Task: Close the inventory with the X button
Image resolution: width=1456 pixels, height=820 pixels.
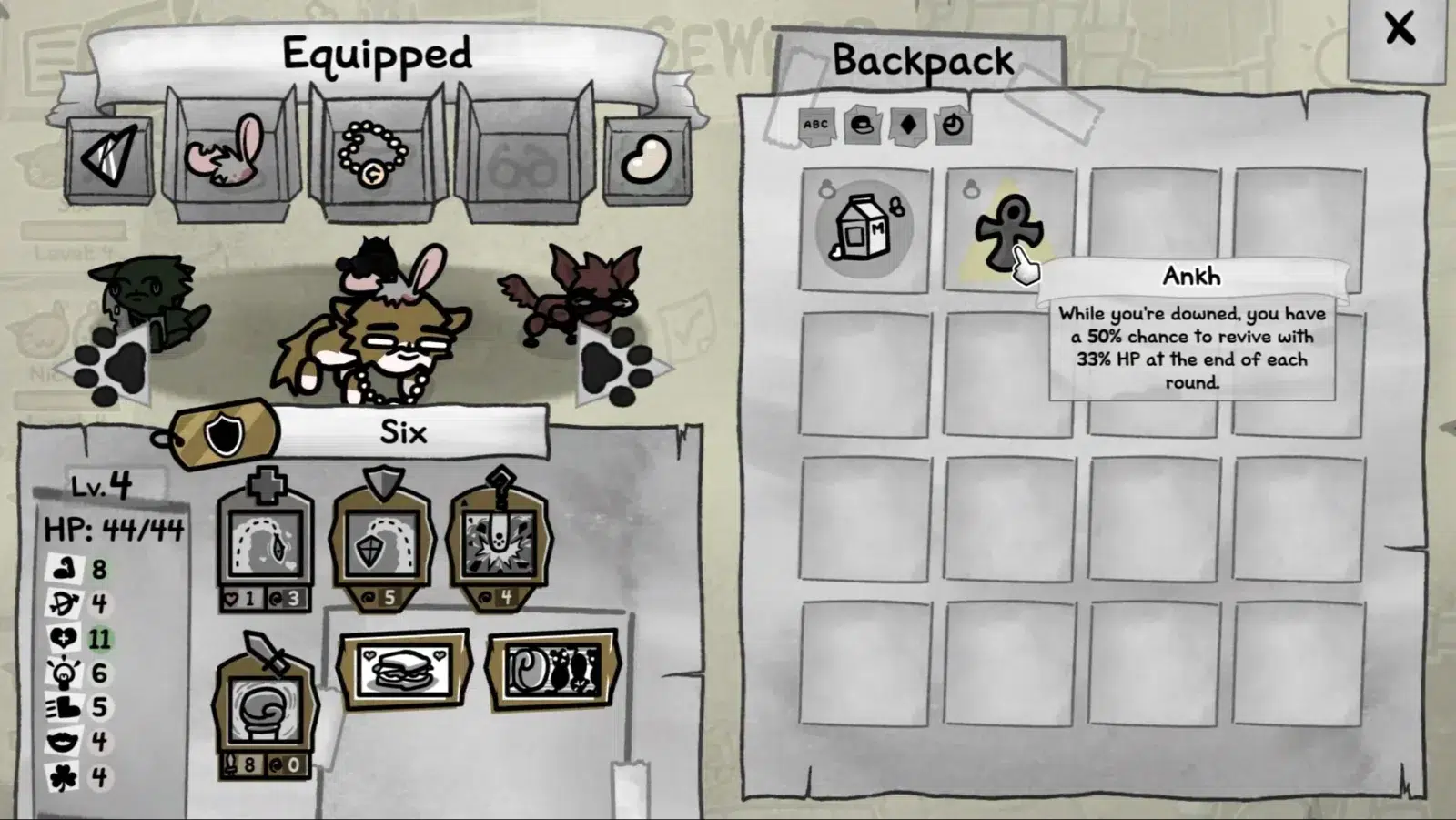Action: [1399, 29]
